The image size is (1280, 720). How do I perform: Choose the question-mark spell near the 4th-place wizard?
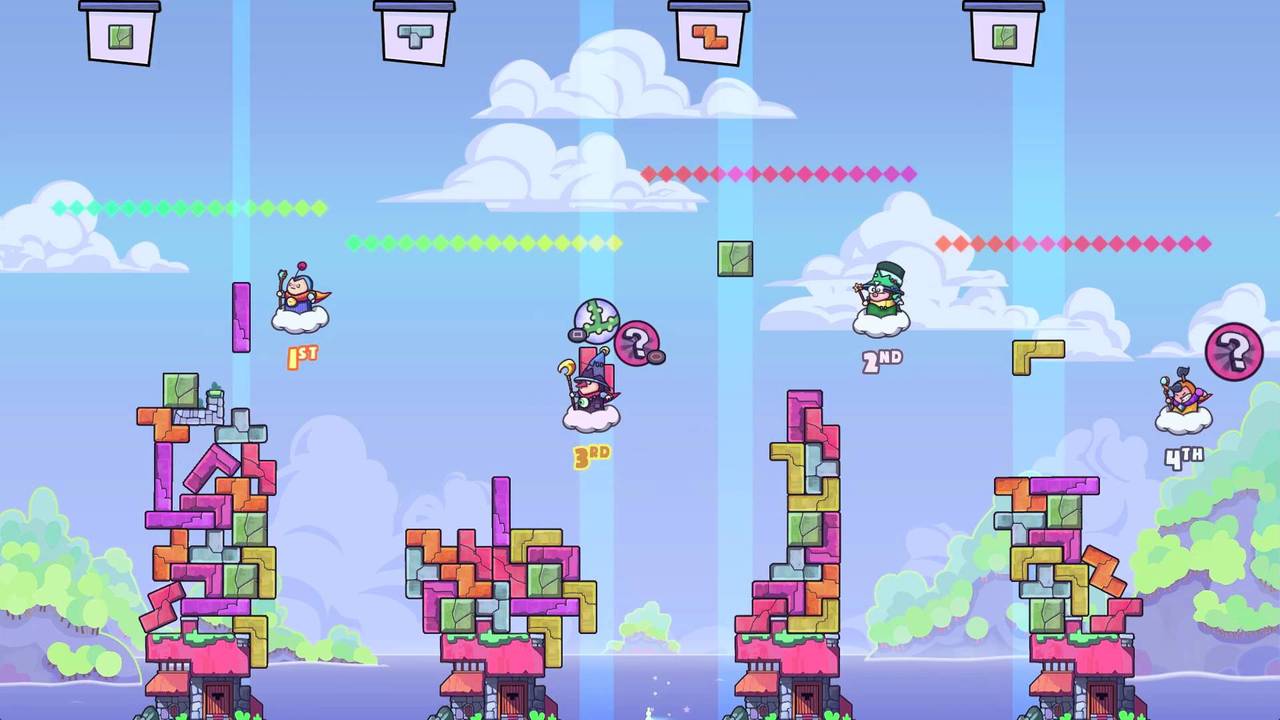point(1234,351)
